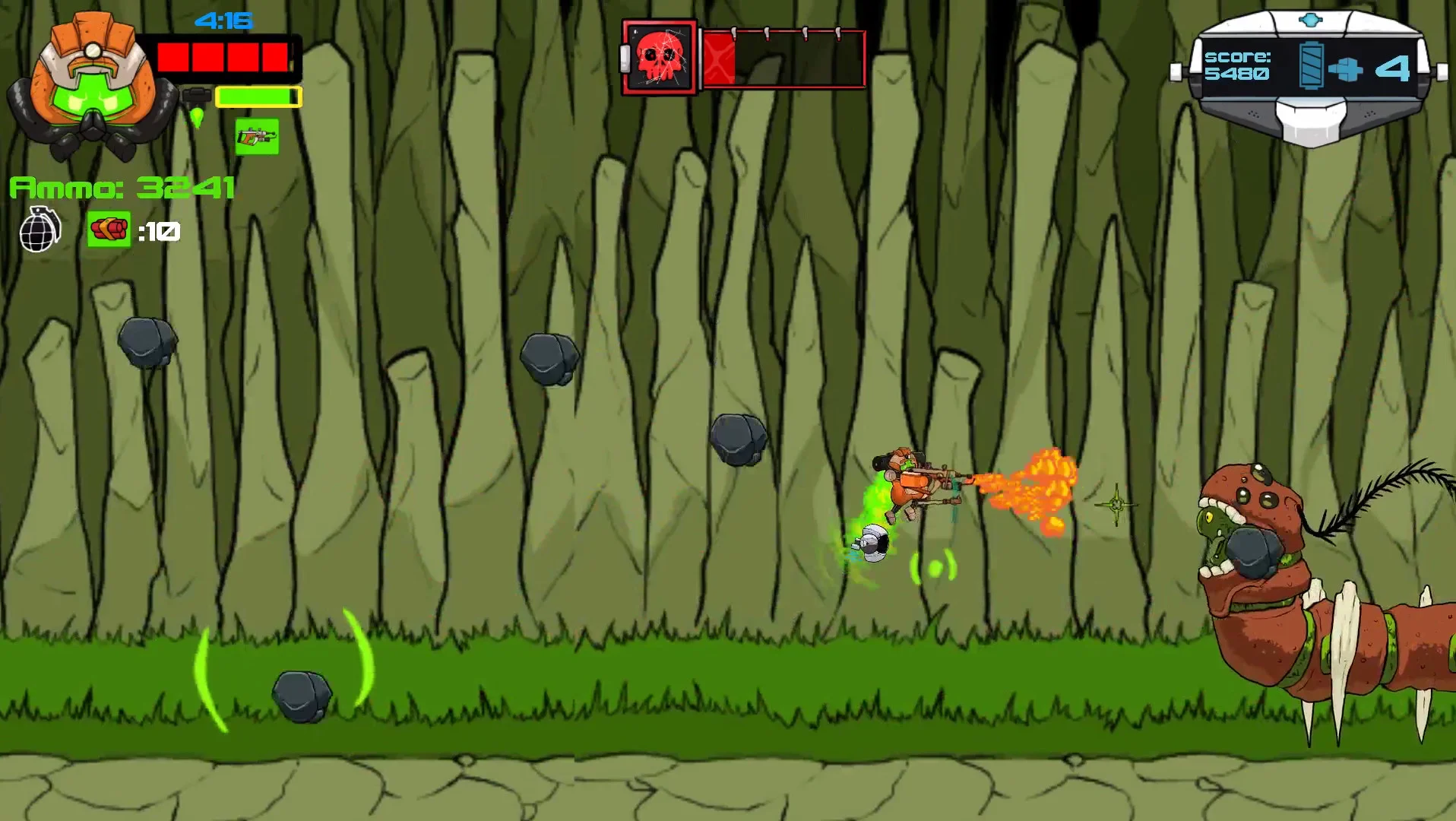Click the grenade icon
This screenshot has width=1456, height=821.
40,229
